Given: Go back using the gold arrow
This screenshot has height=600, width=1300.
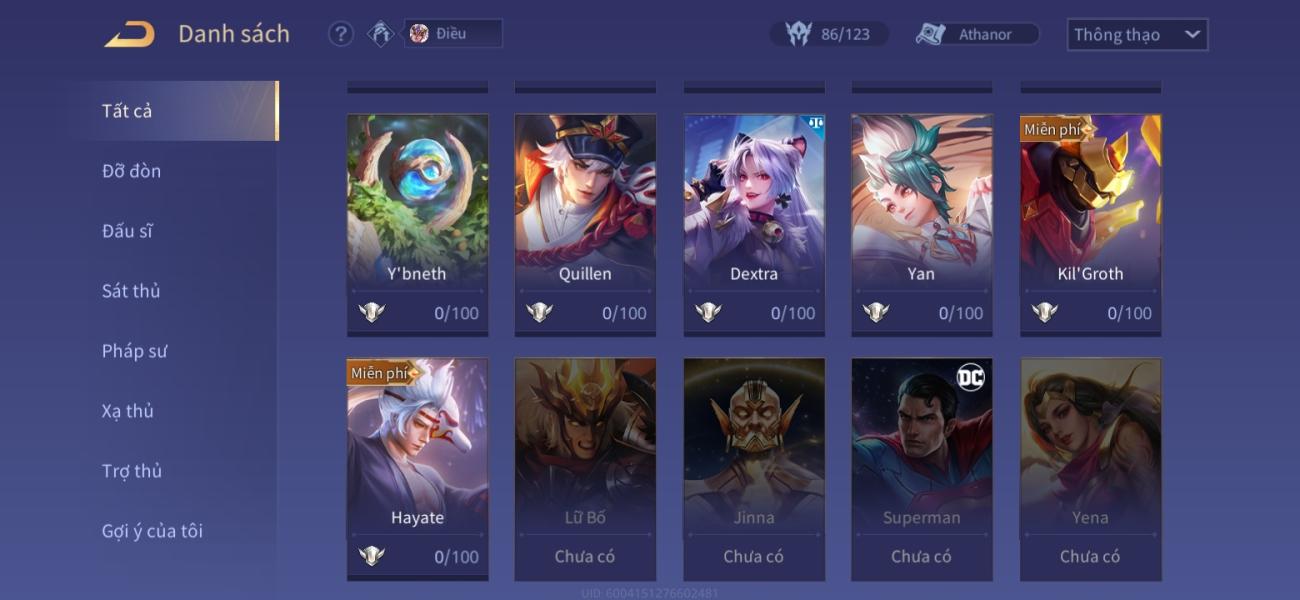Looking at the screenshot, I should (x=130, y=34).
